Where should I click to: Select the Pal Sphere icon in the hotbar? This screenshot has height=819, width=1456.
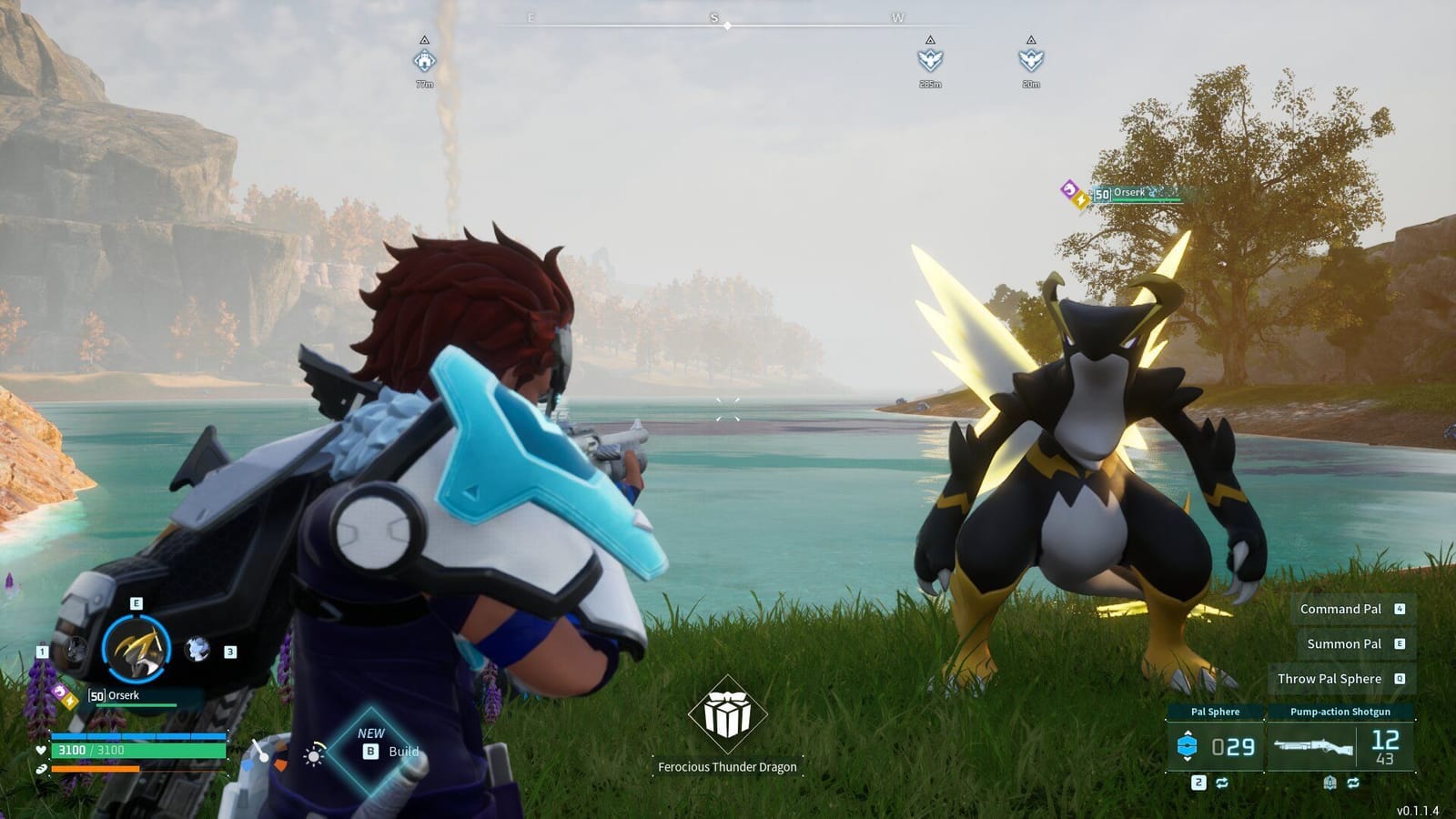tap(1187, 744)
